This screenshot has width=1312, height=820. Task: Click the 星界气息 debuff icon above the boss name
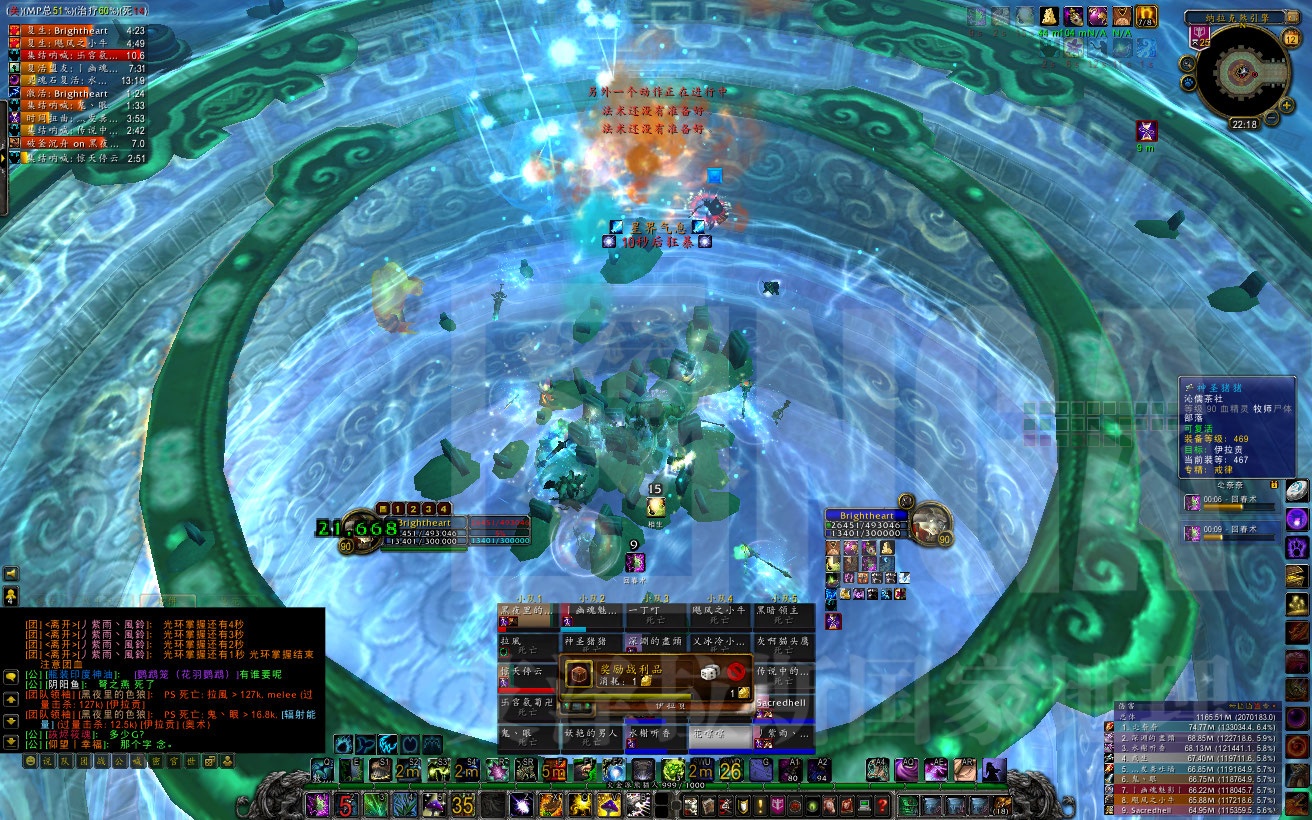click(x=616, y=227)
